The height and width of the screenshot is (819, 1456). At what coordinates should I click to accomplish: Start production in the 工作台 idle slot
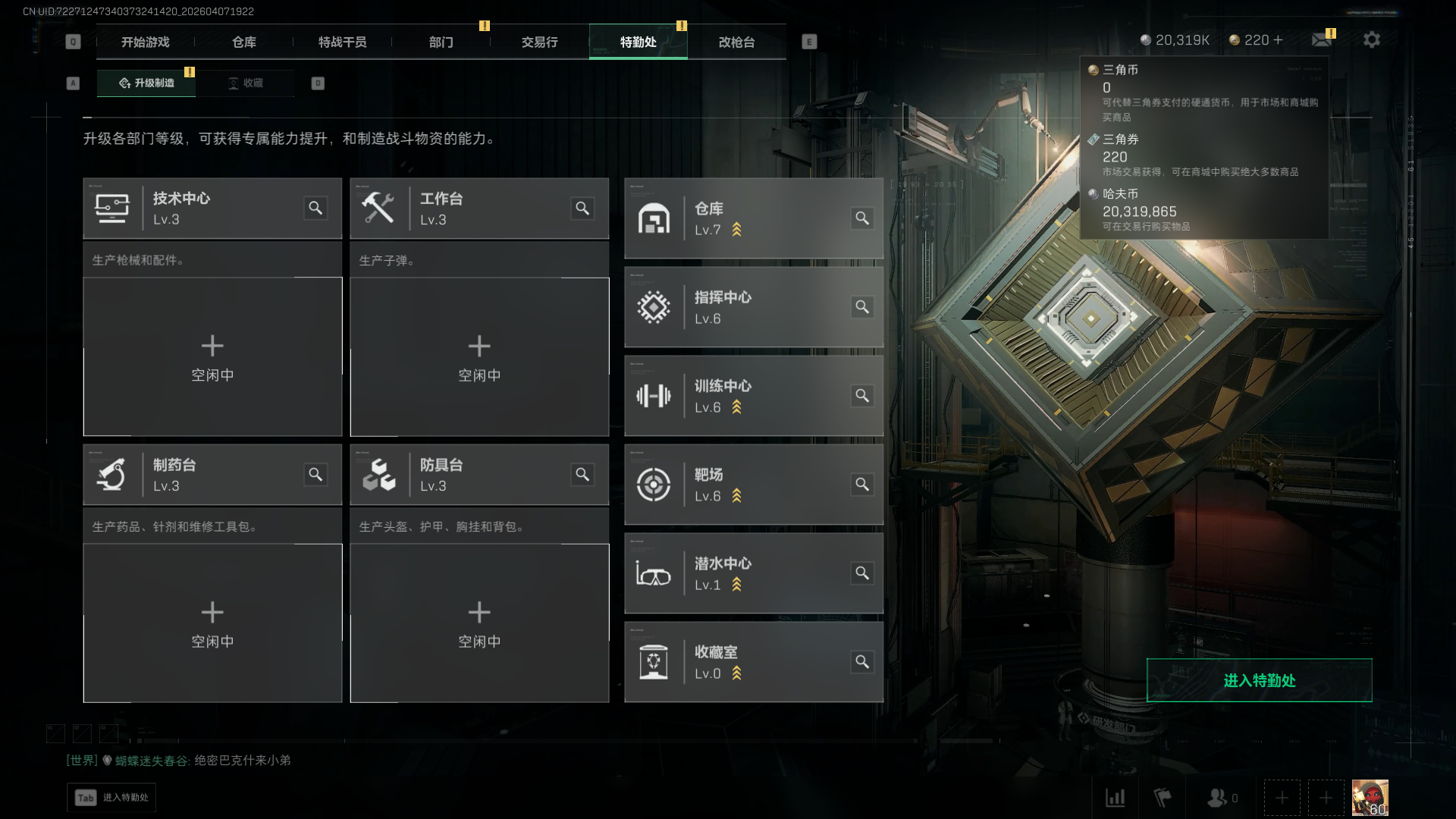tap(479, 356)
